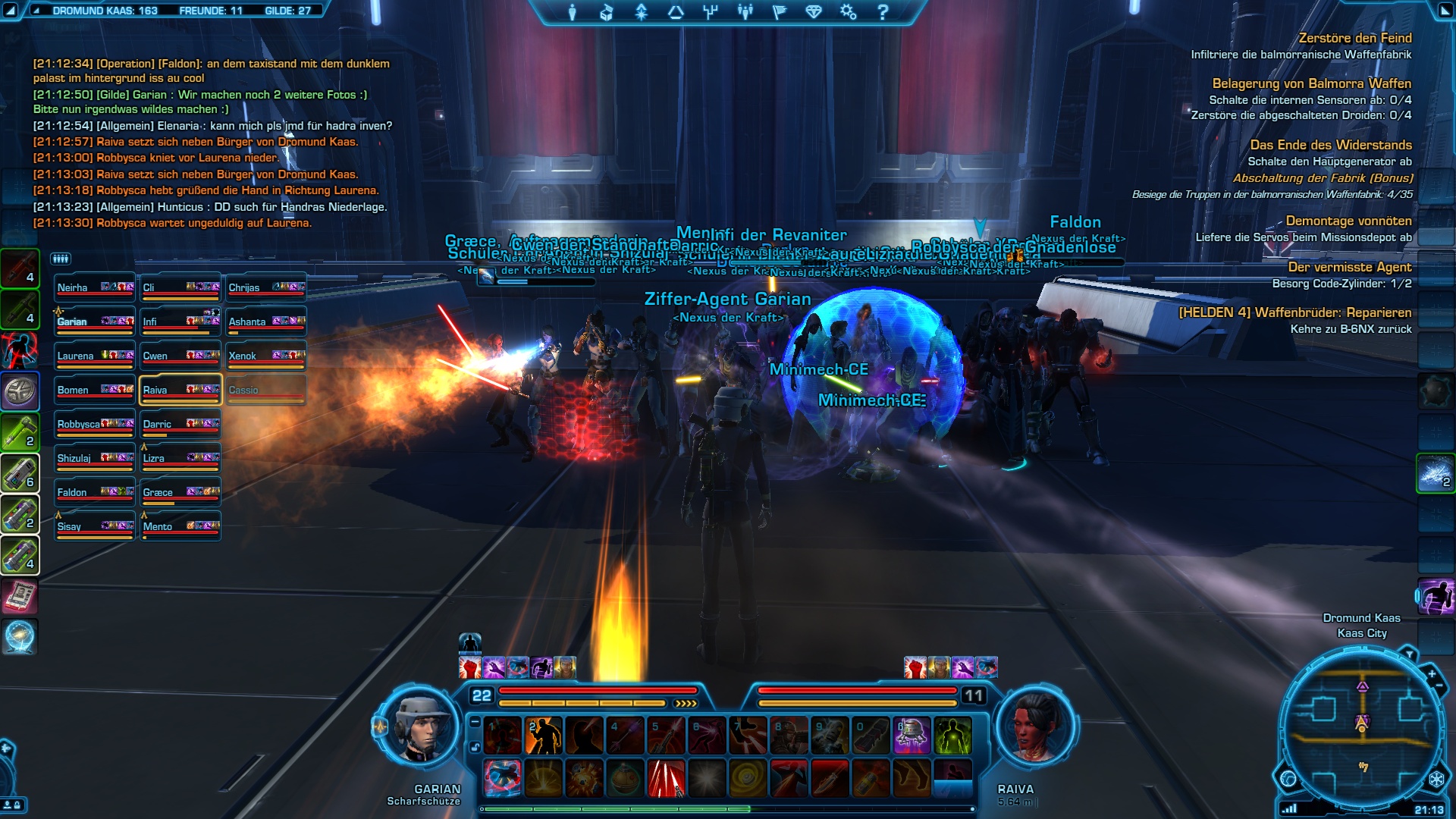The width and height of the screenshot is (1456, 819).
Task: Use the knife ability on the hotbar
Action: [x=830, y=778]
